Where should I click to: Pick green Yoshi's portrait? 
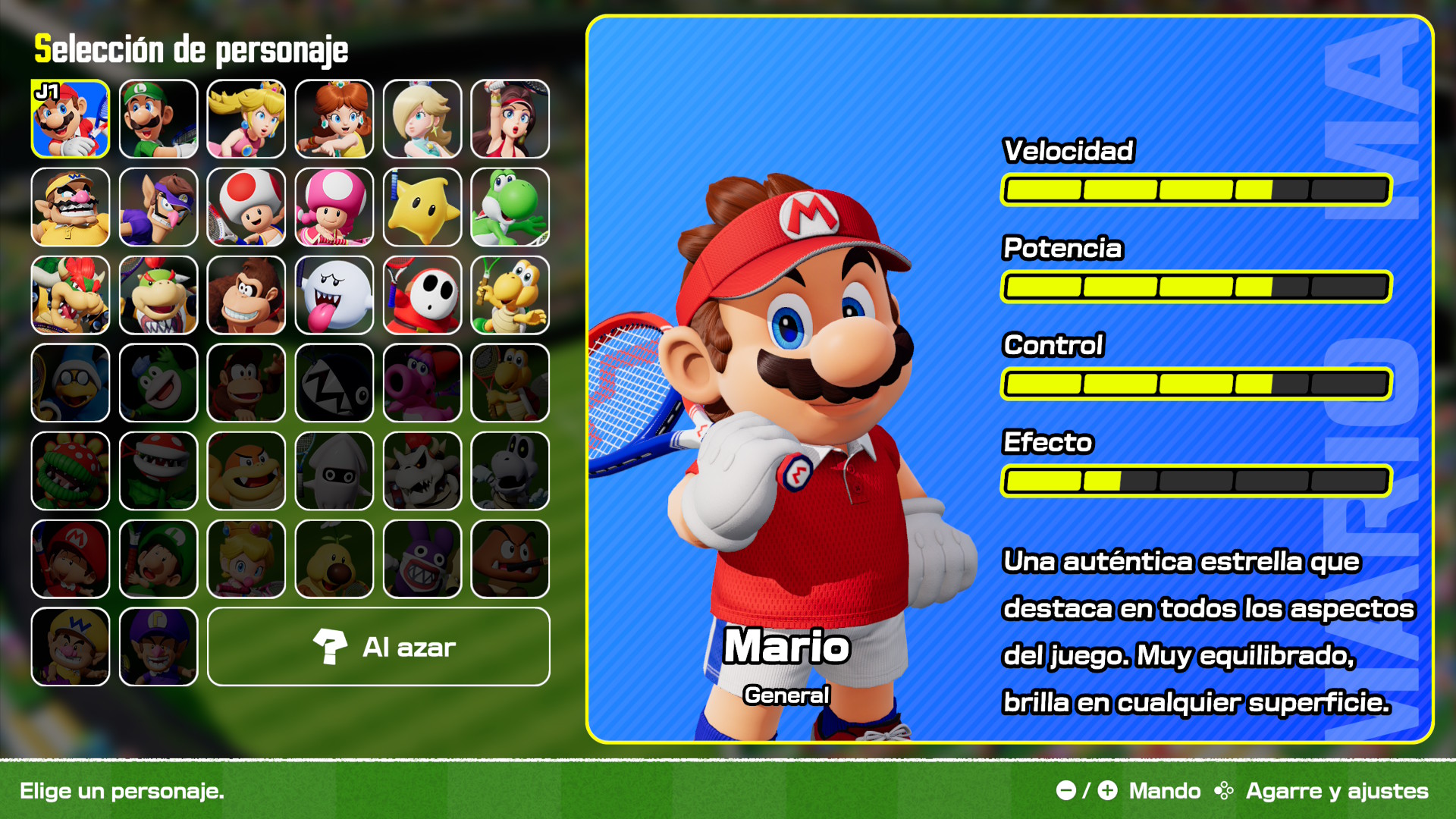tap(510, 207)
